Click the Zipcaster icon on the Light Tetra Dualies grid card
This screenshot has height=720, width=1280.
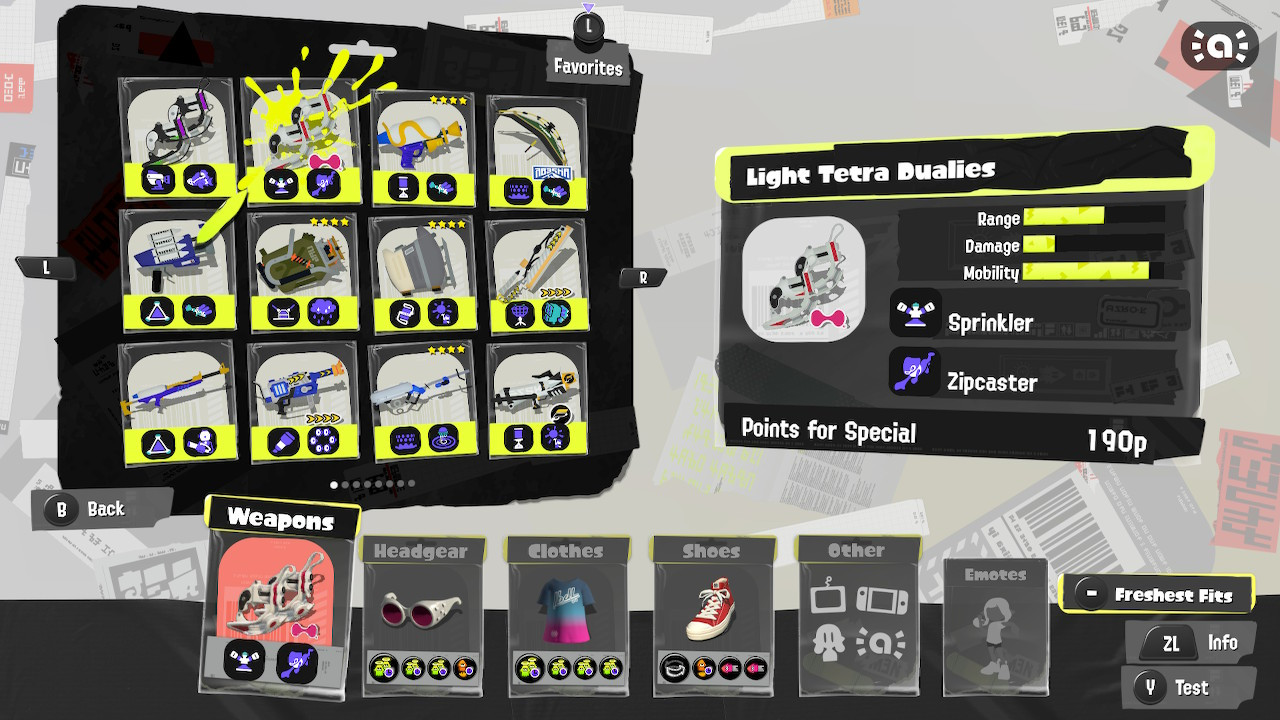coord(324,183)
